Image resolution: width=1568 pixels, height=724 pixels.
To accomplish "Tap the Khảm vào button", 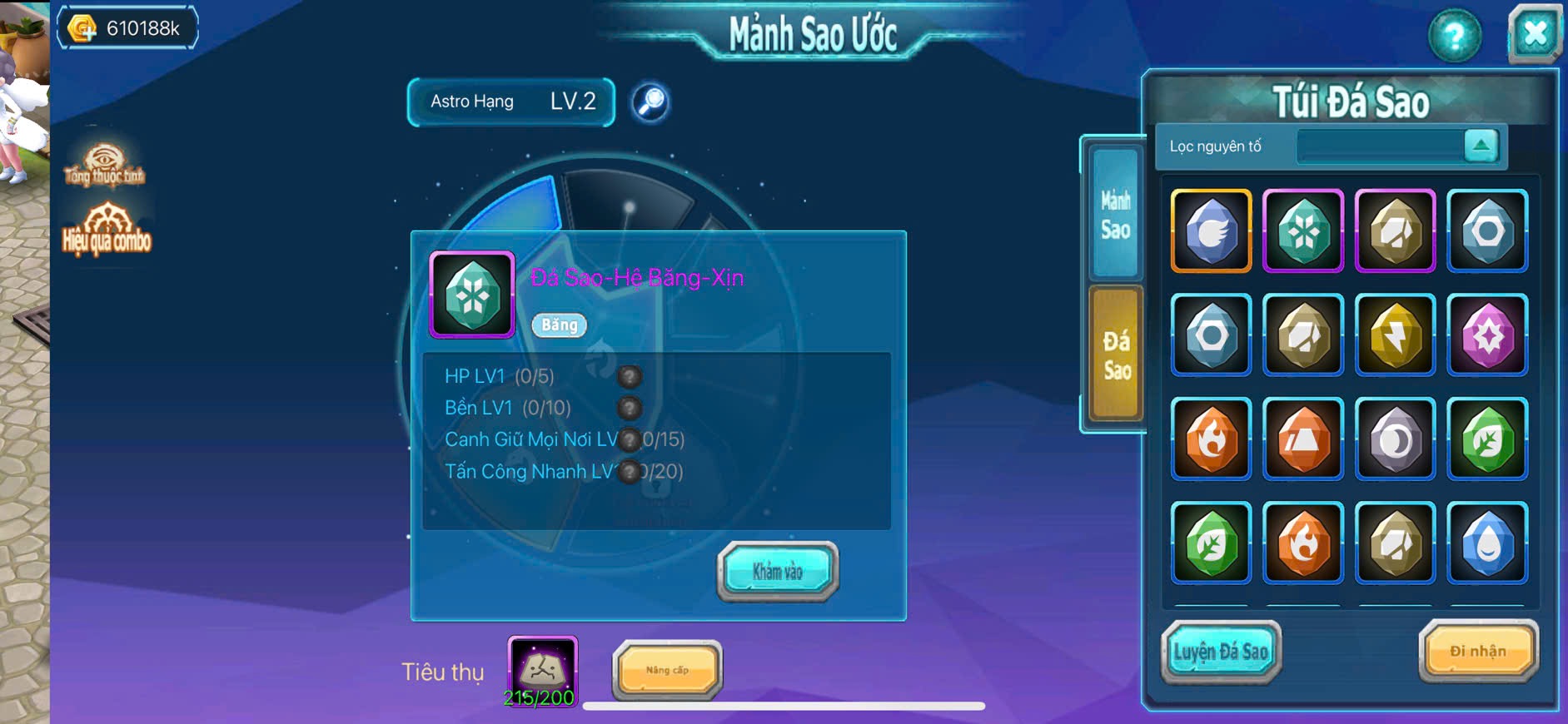I will click(x=777, y=571).
